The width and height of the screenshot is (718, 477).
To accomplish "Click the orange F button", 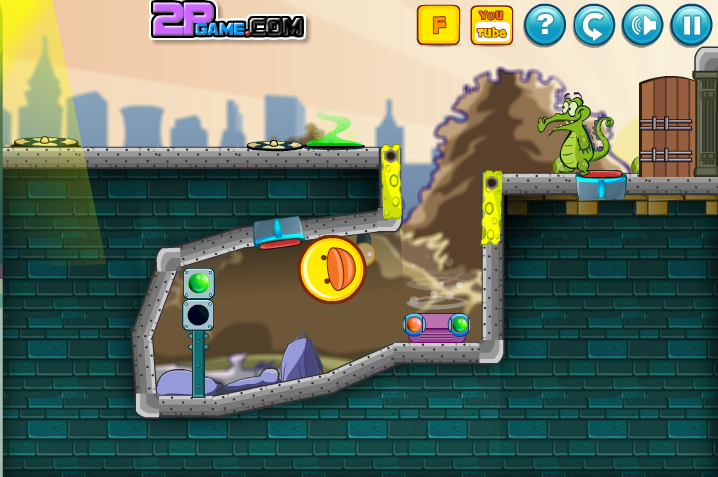I will point(438,25).
